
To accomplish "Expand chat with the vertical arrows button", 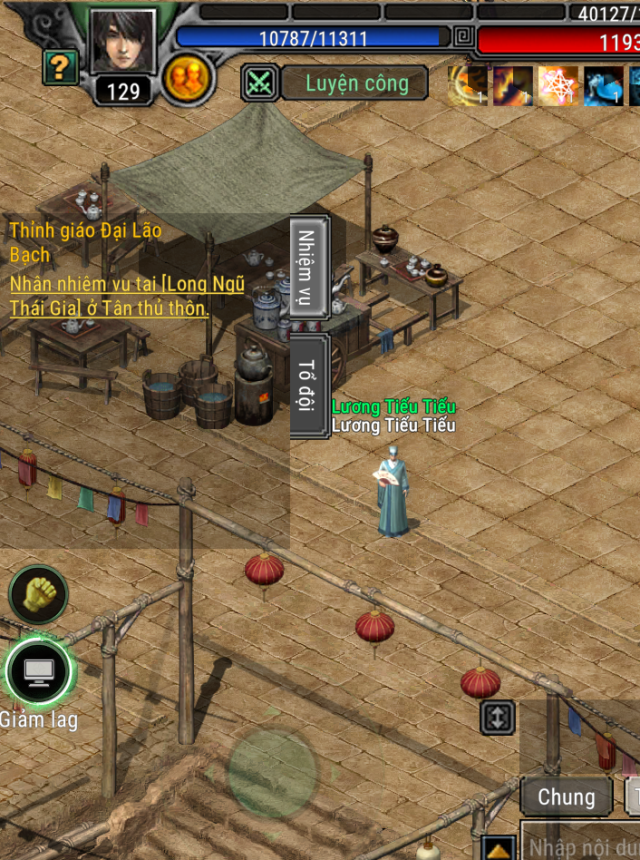I will (x=498, y=717).
